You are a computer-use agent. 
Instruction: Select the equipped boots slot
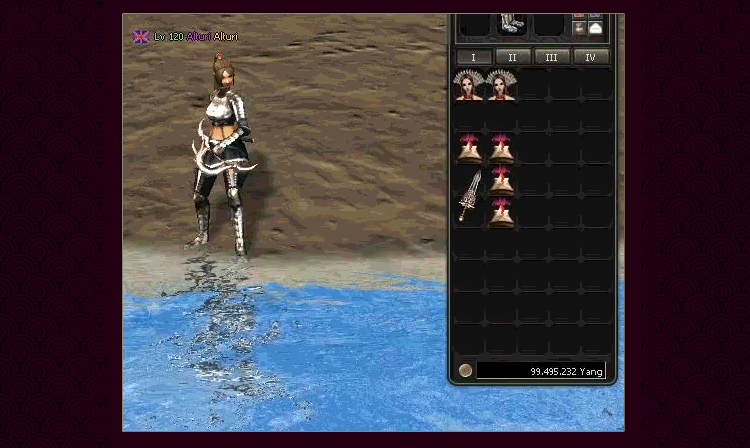pyautogui.click(x=511, y=24)
